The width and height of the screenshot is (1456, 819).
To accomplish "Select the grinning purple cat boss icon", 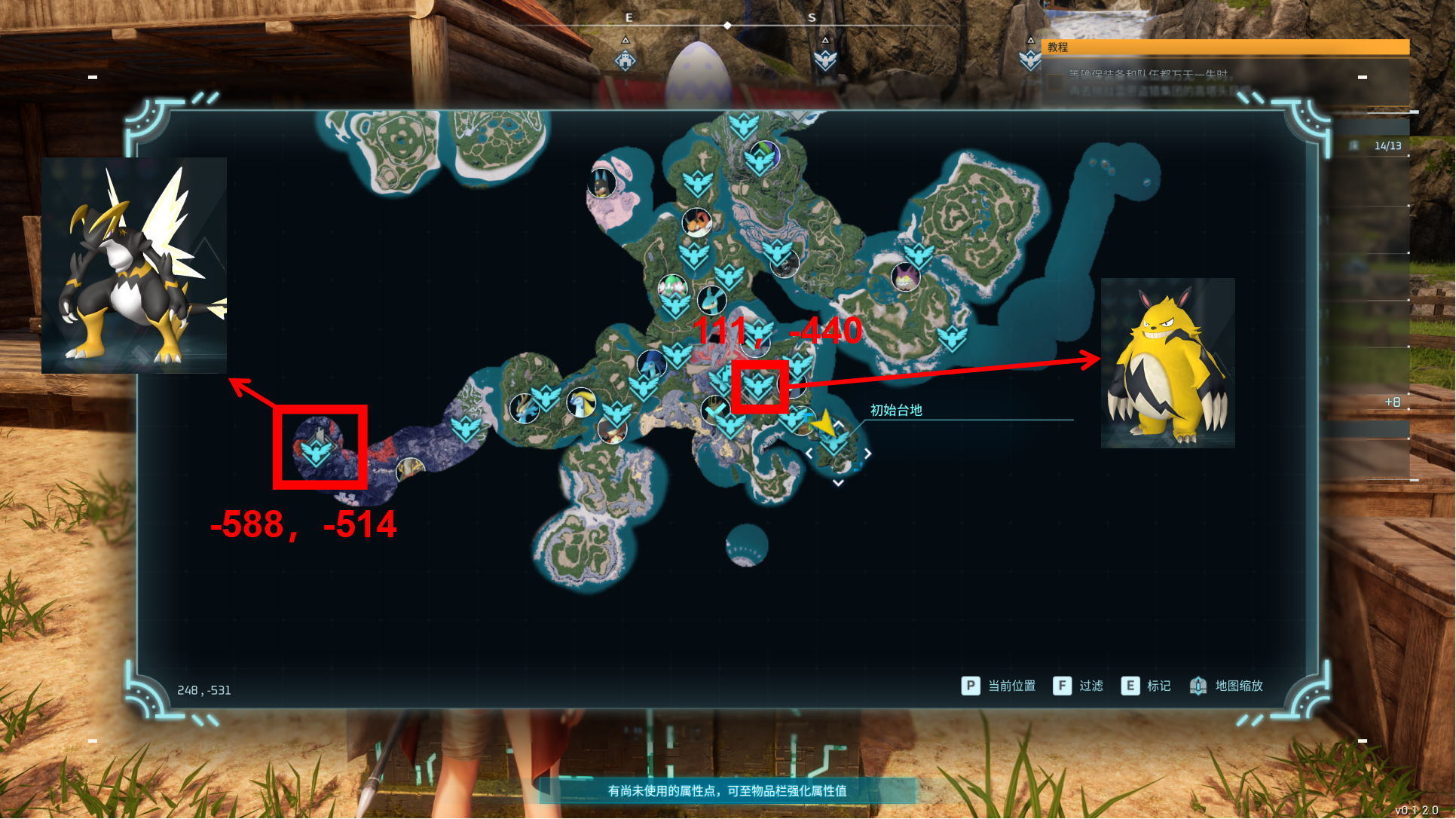I will point(905,277).
